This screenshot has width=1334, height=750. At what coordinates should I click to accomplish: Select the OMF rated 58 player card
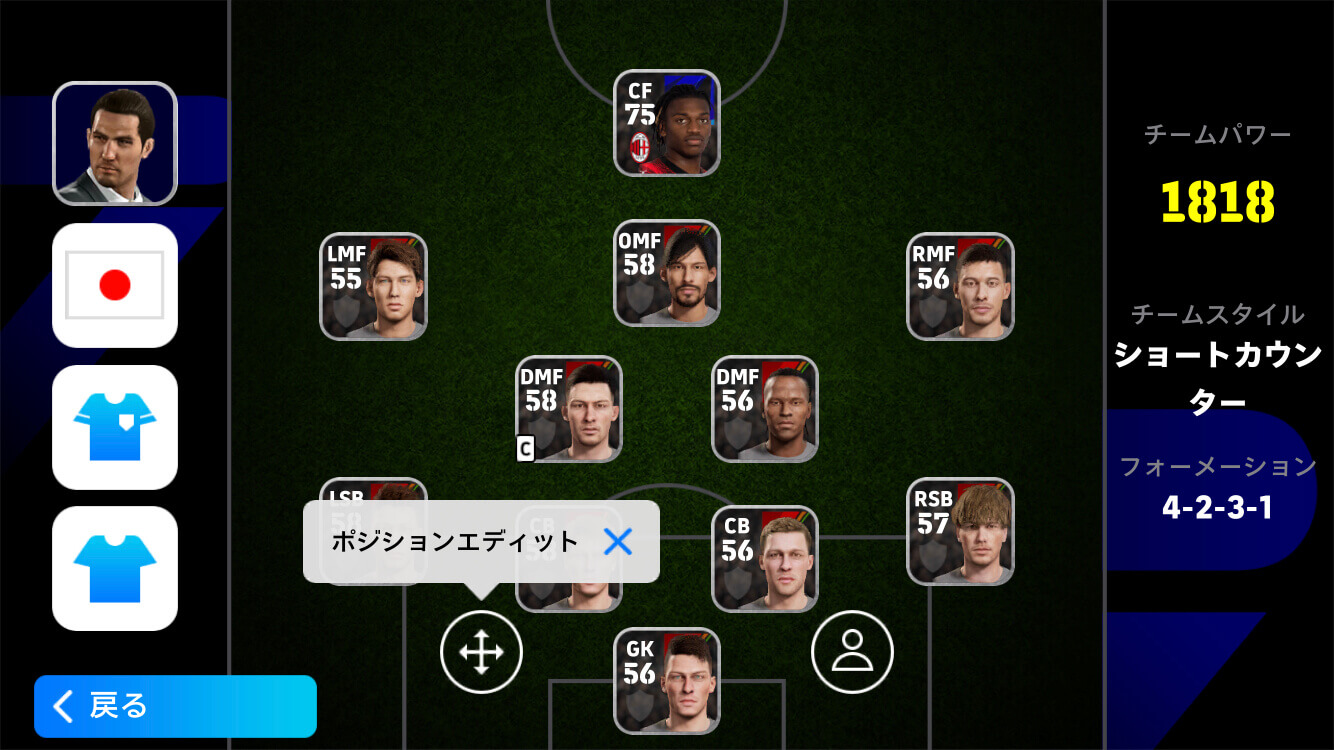pos(666,274)
